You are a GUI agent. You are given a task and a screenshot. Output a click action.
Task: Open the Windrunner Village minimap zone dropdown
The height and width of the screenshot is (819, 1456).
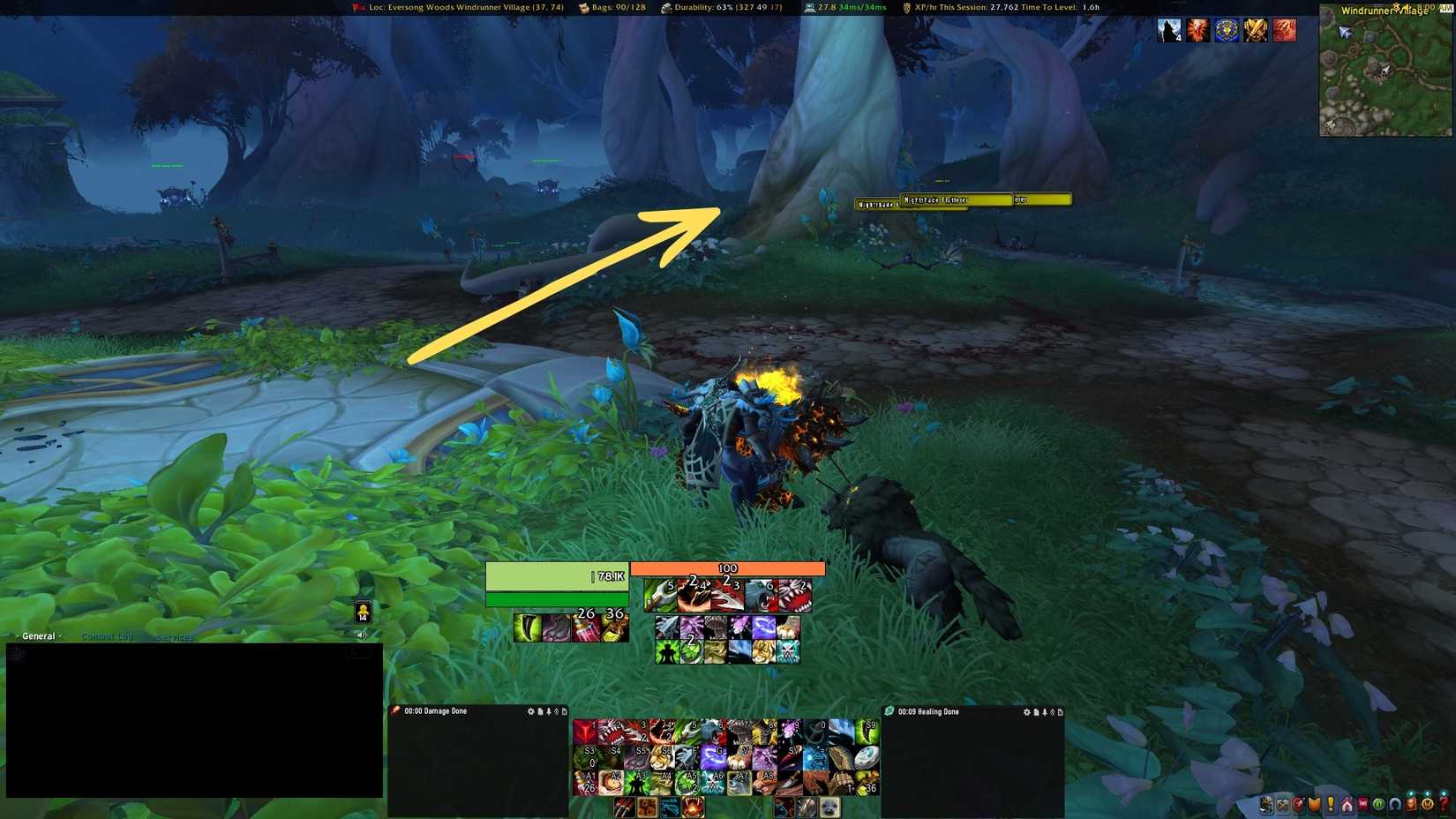pyautogui.click(x=1383, y=11)
